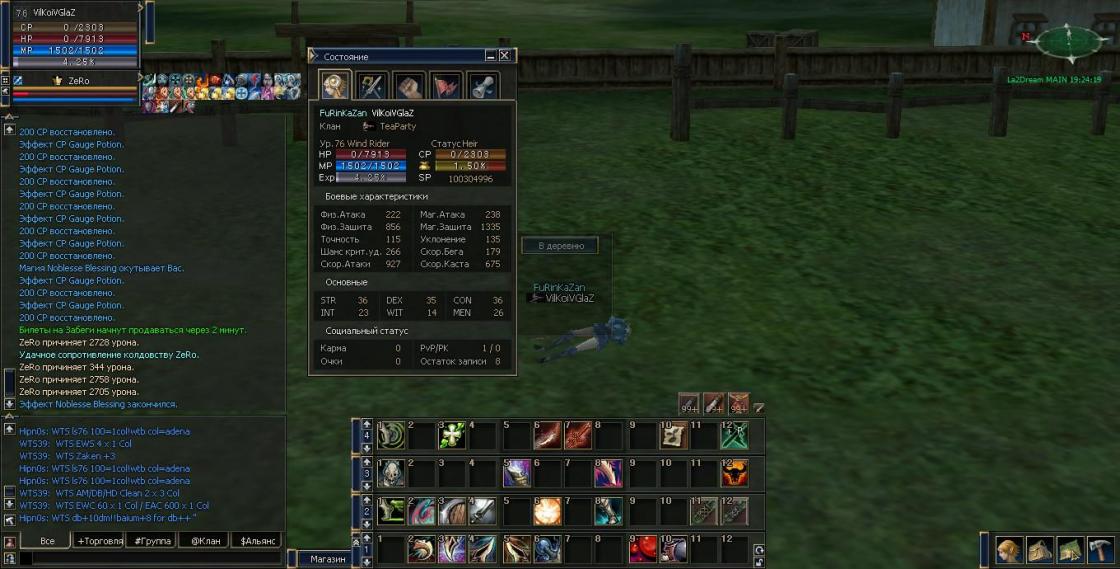This screenshot has width=1120, height=569.
Task: Open the crossed swords tab in status window
Action: pyautogui.click(x=371, y=85)
